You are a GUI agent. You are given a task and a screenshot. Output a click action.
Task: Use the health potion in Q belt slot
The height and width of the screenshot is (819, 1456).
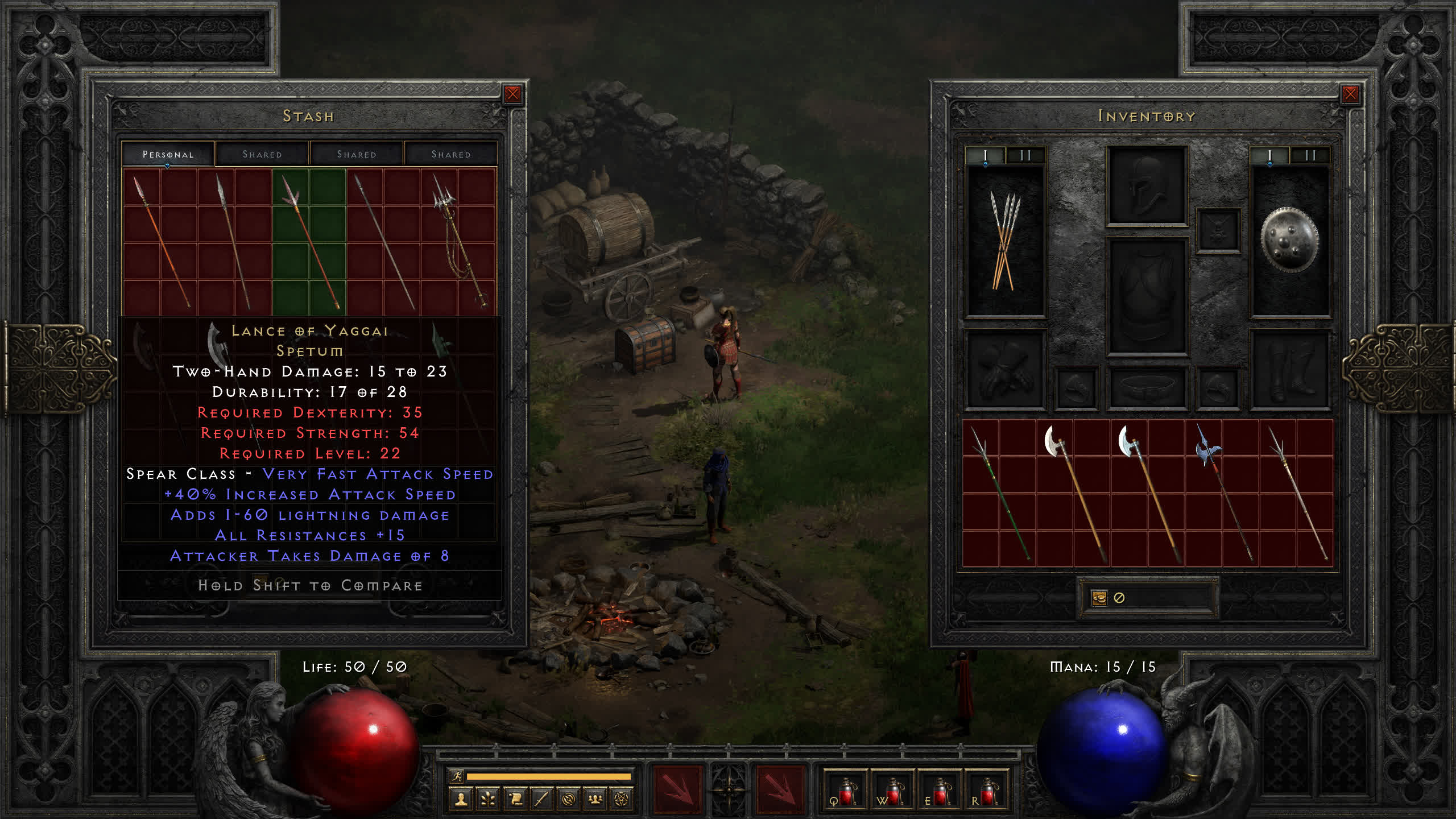846,792
